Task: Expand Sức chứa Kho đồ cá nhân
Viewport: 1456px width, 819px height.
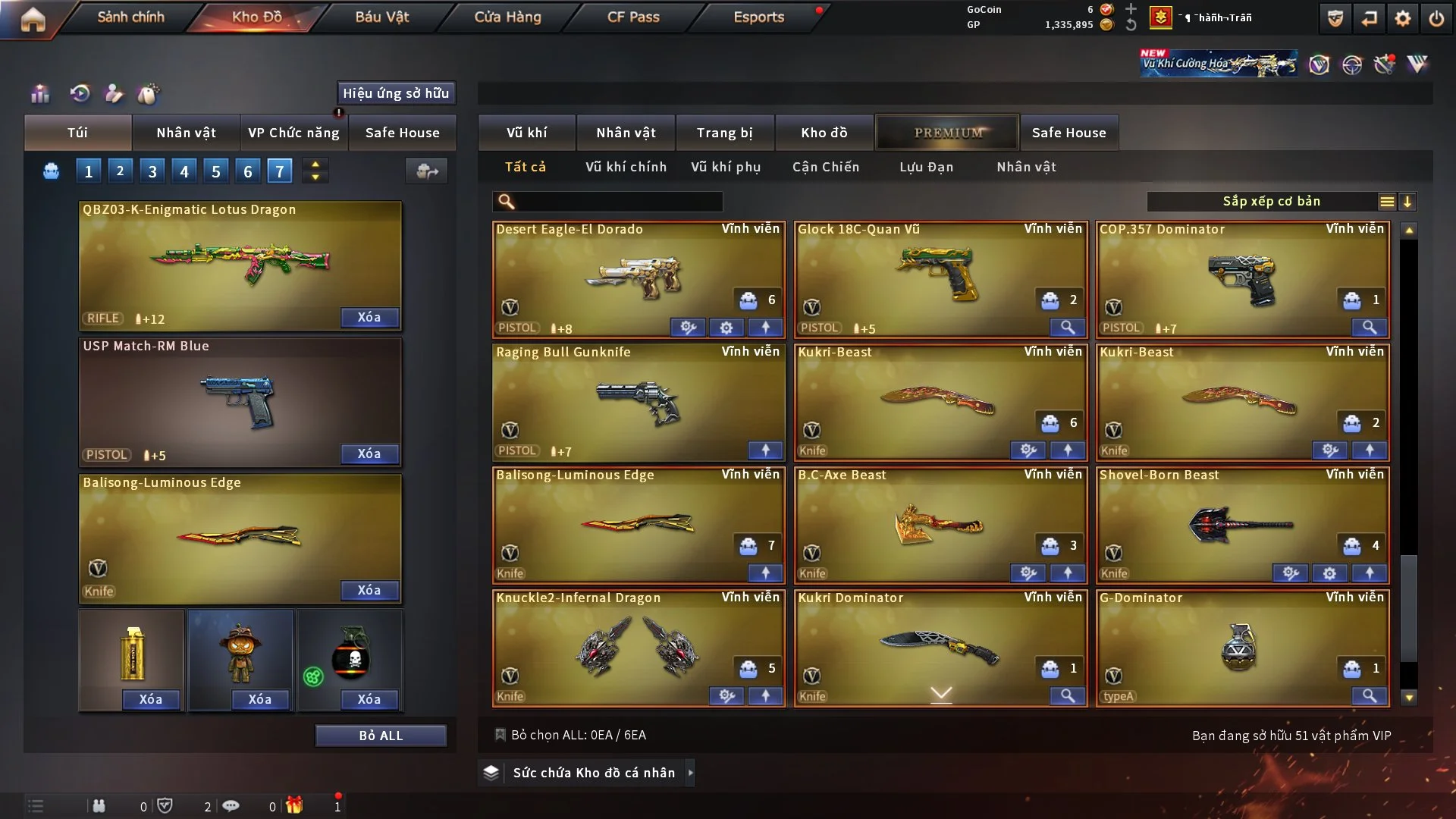Action: 593,773
